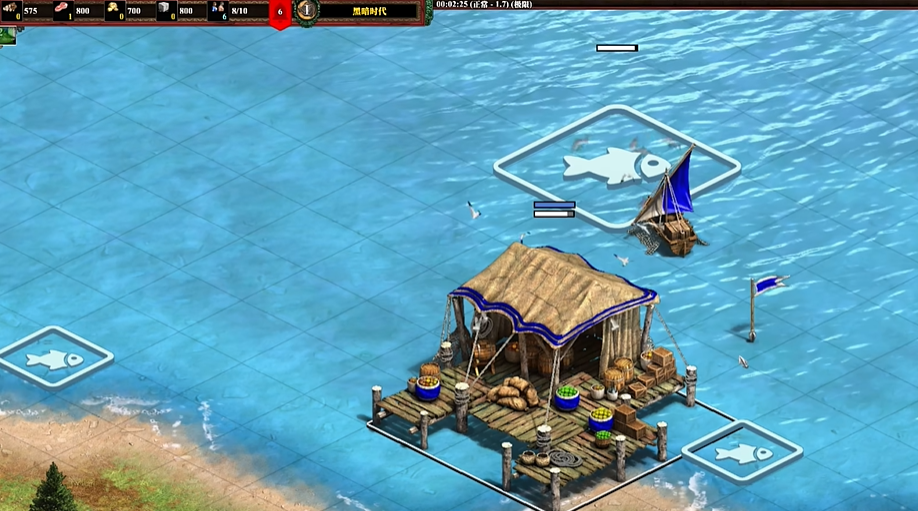Click the food resource icon
This screenshot has height=511, width=918.
point(63,11)
